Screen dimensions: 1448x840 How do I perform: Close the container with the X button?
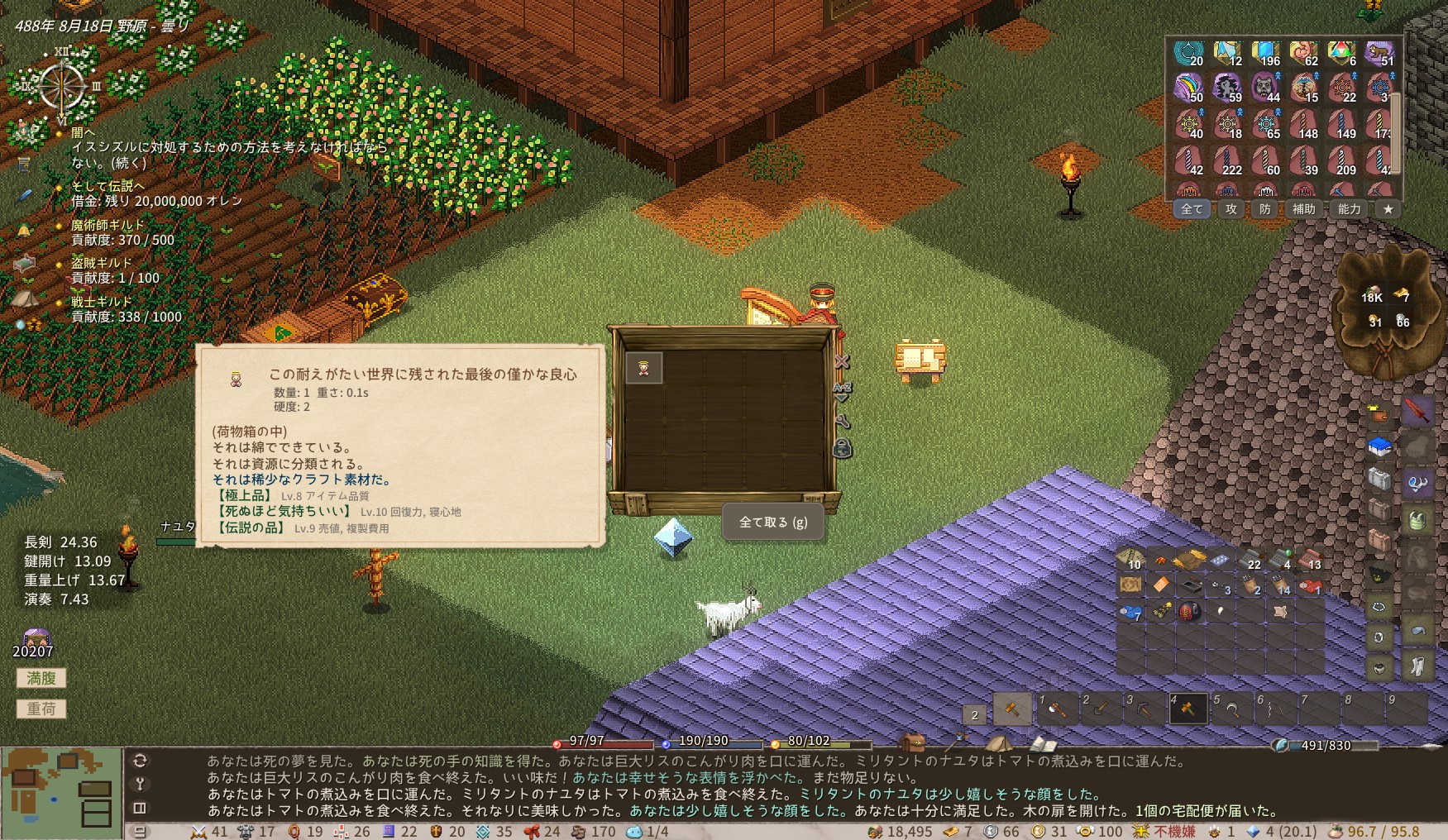[842, 362]
